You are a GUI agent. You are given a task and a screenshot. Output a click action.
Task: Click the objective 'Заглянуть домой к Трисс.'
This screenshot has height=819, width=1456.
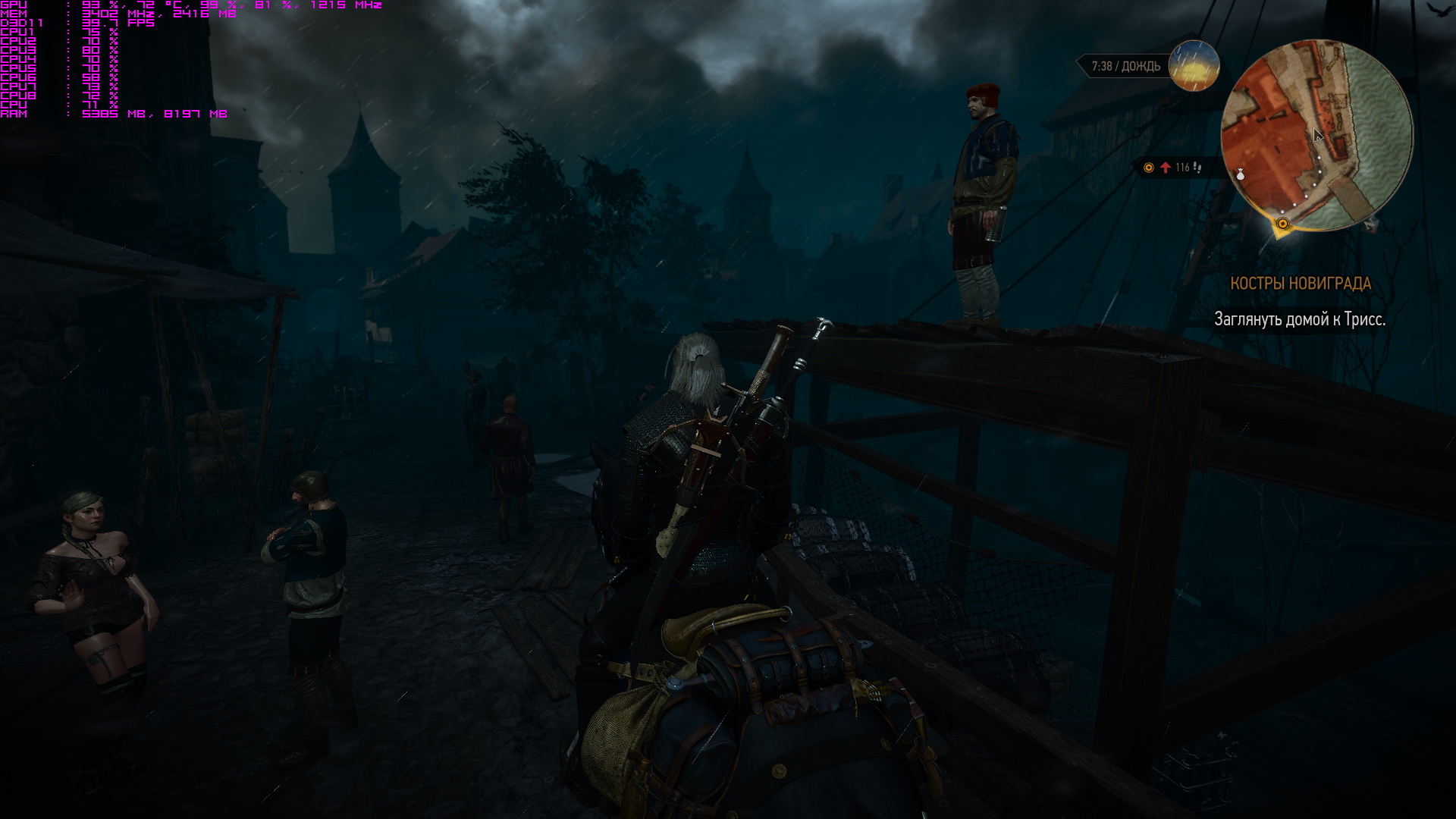click(1299, 319)
